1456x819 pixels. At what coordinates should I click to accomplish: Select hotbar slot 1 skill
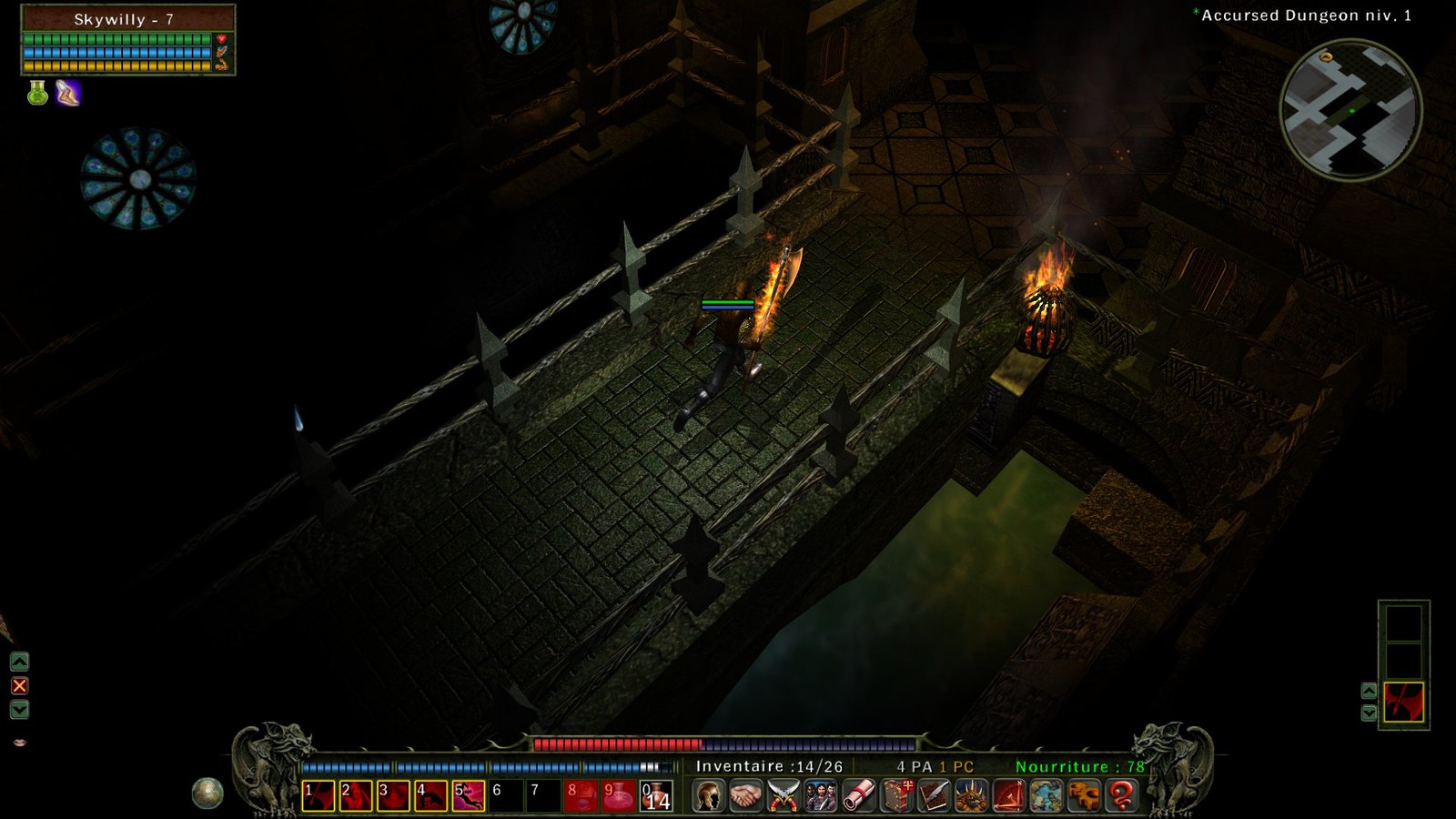pyautogui.click(x=318, y=796)
